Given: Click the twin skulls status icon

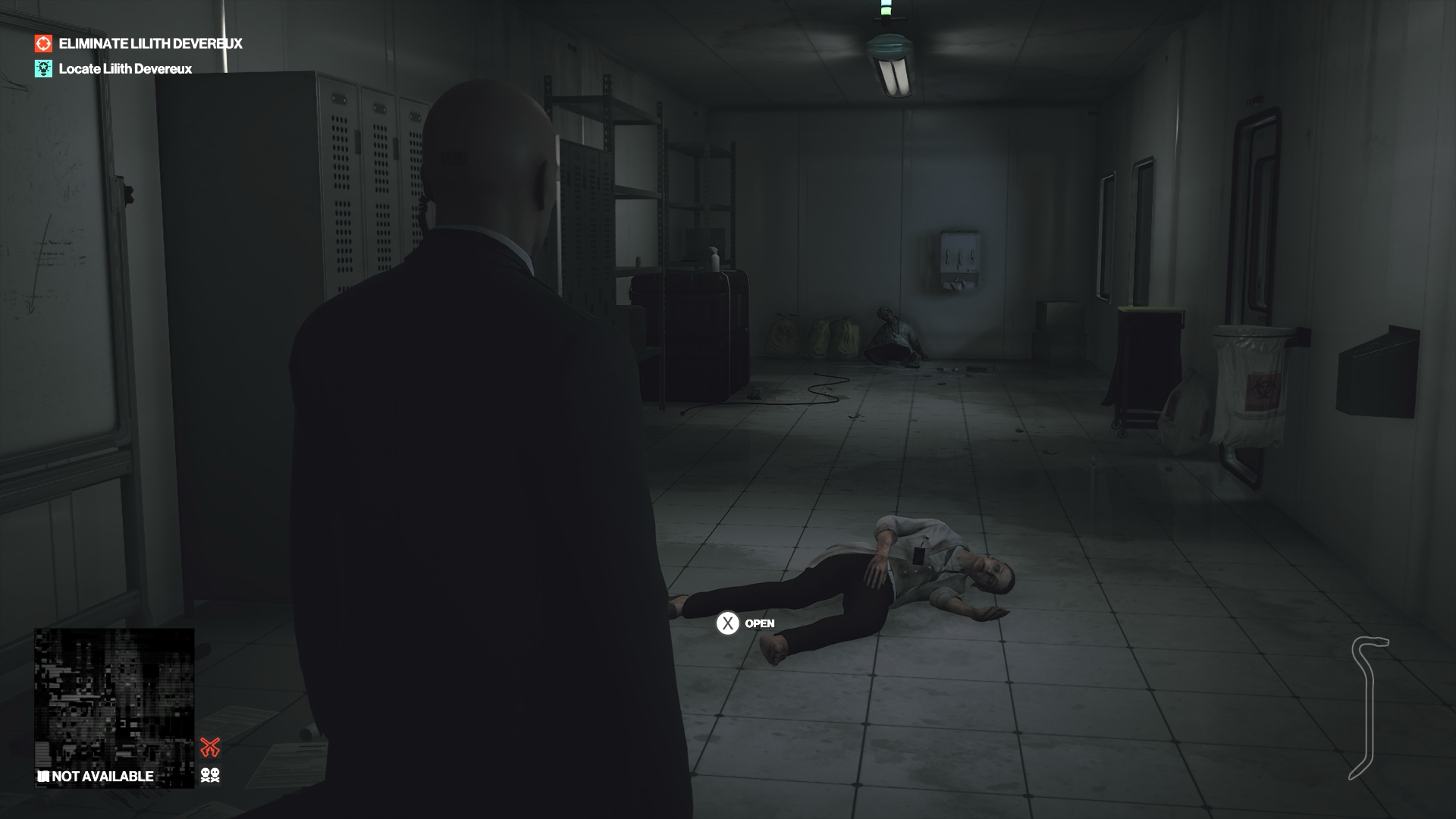Looking at the screenshot, I should [210, 775].
